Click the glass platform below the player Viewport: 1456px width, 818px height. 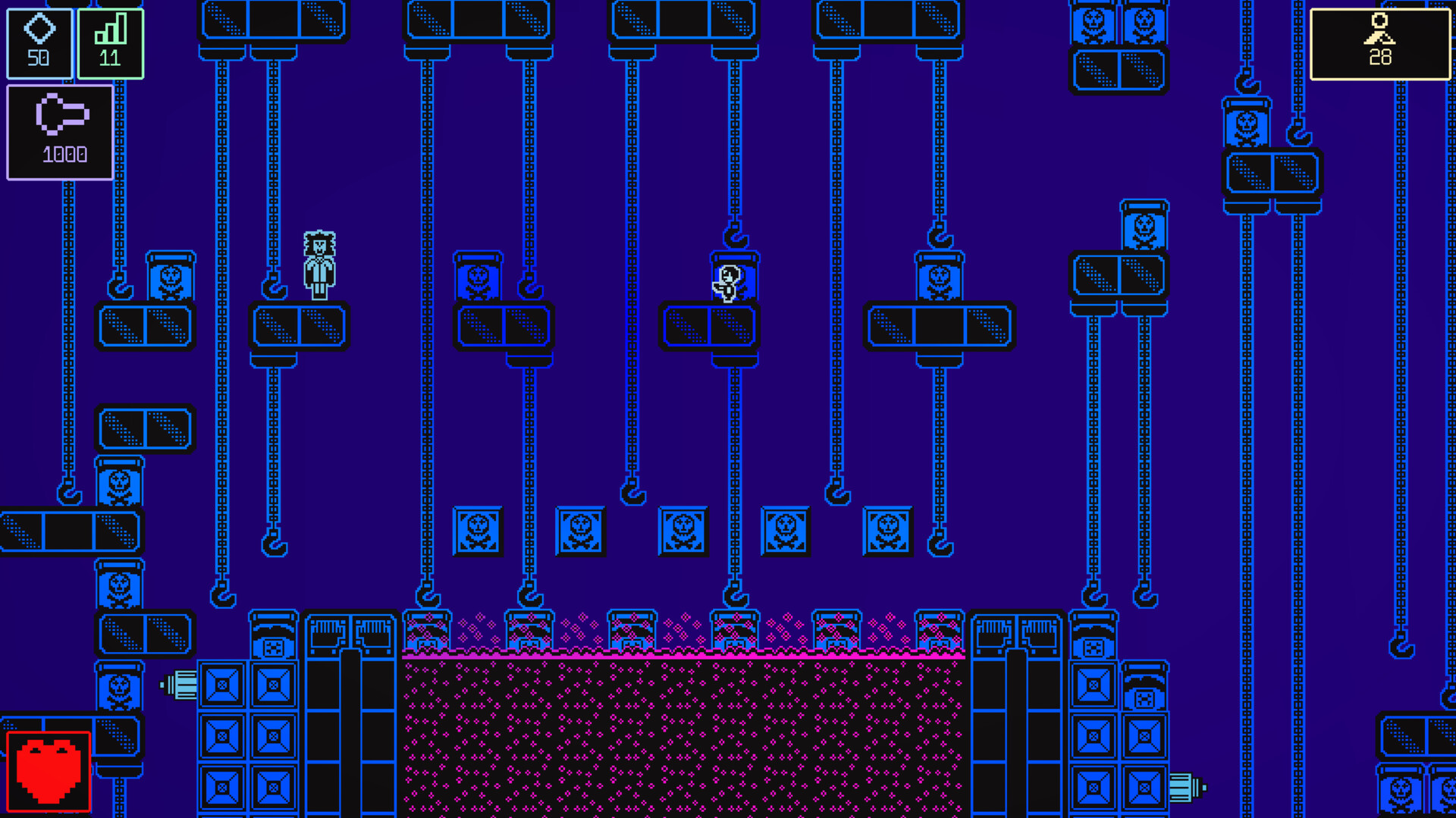pos(300,326)
